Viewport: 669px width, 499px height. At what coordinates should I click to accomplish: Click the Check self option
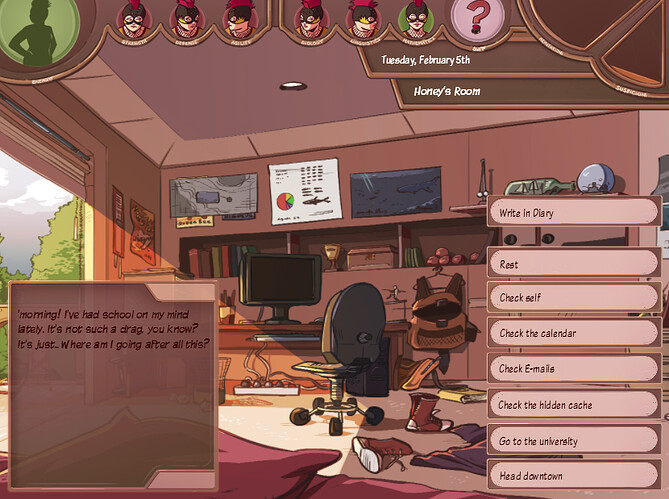[x=572, y=298]
